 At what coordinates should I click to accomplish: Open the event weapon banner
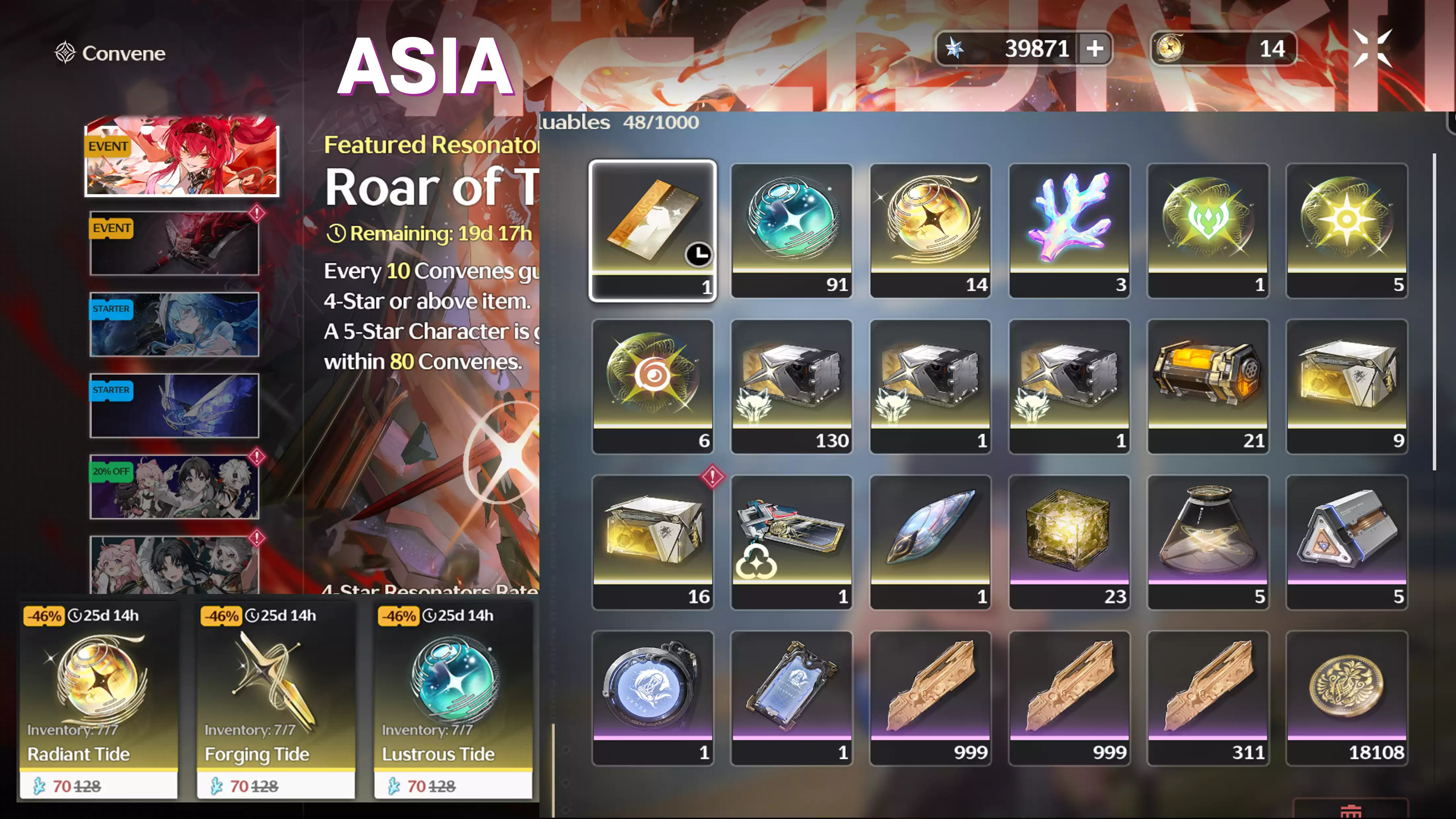tap(174, 243)
